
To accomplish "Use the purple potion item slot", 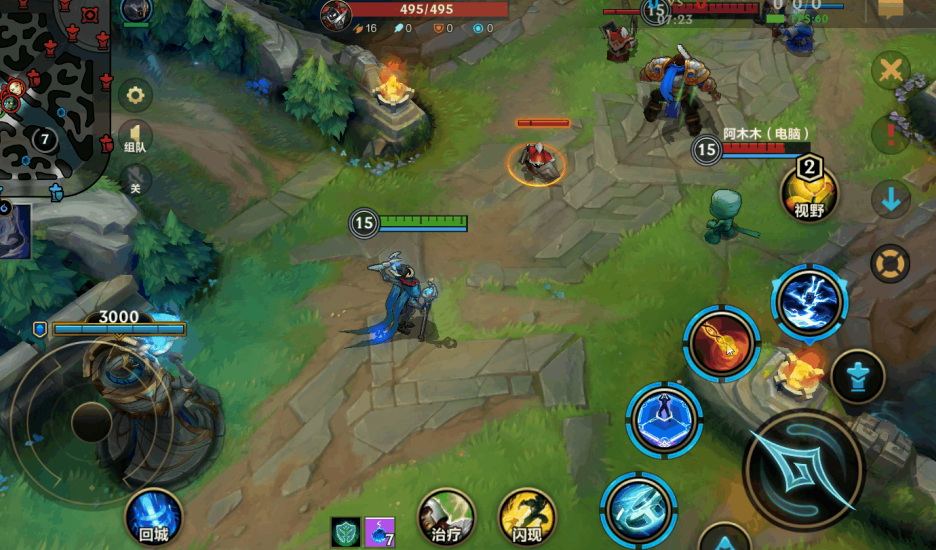I will click(x=379, y=532).
